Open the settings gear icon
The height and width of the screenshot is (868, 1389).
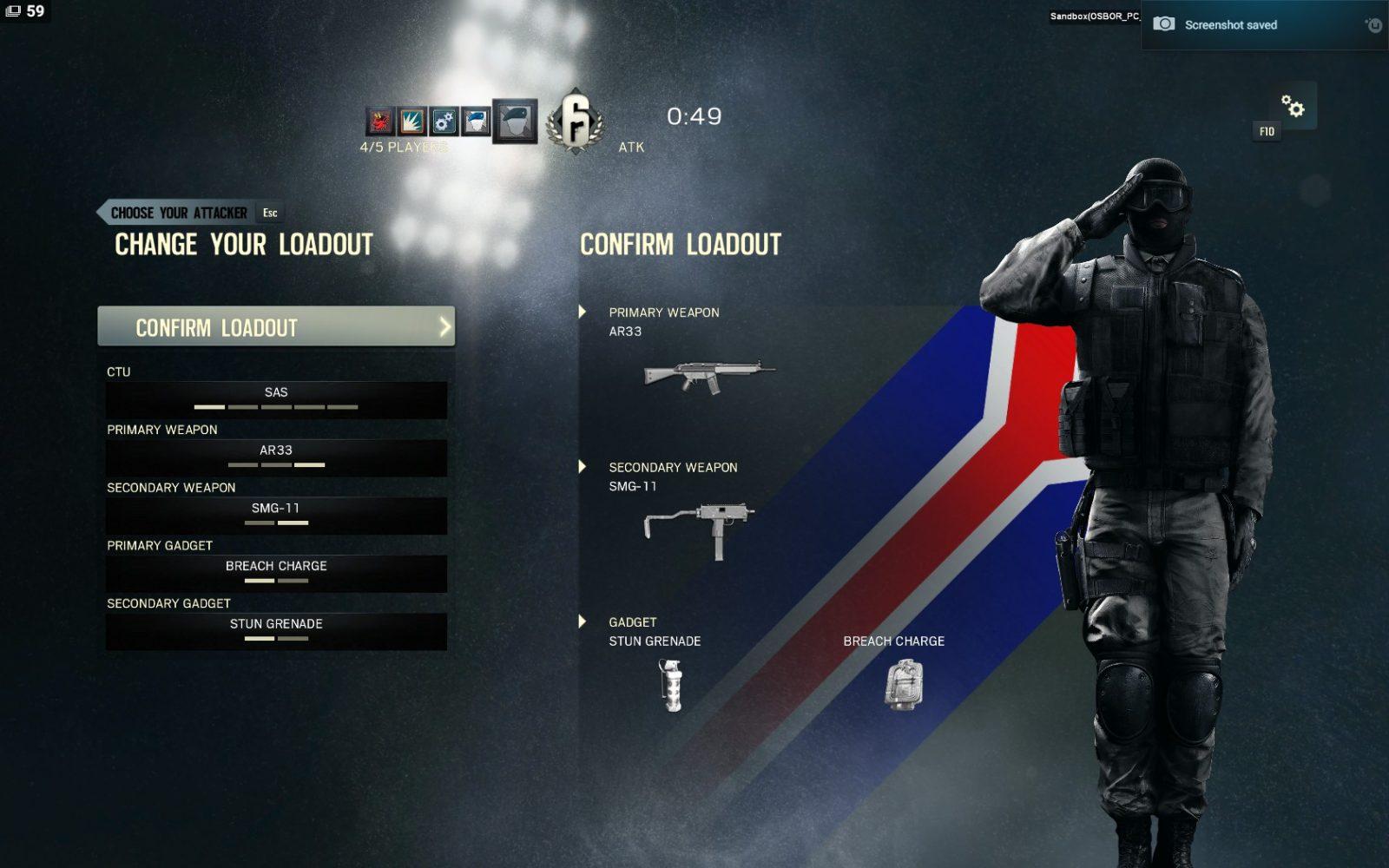(x=1293, y=106)
